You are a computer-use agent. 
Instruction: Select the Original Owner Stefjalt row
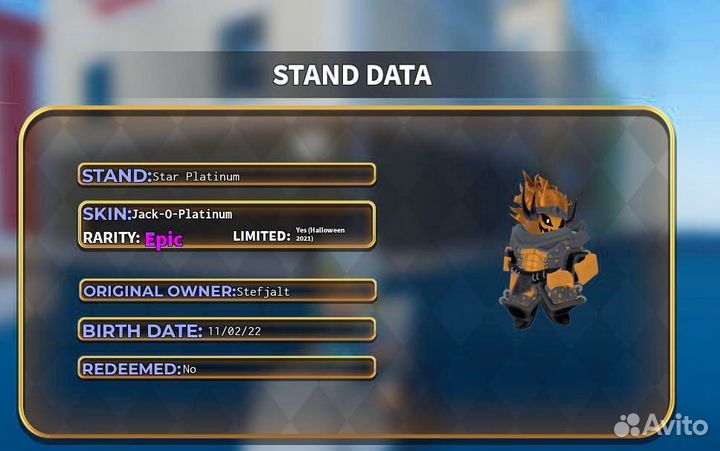tap(227, 291)
